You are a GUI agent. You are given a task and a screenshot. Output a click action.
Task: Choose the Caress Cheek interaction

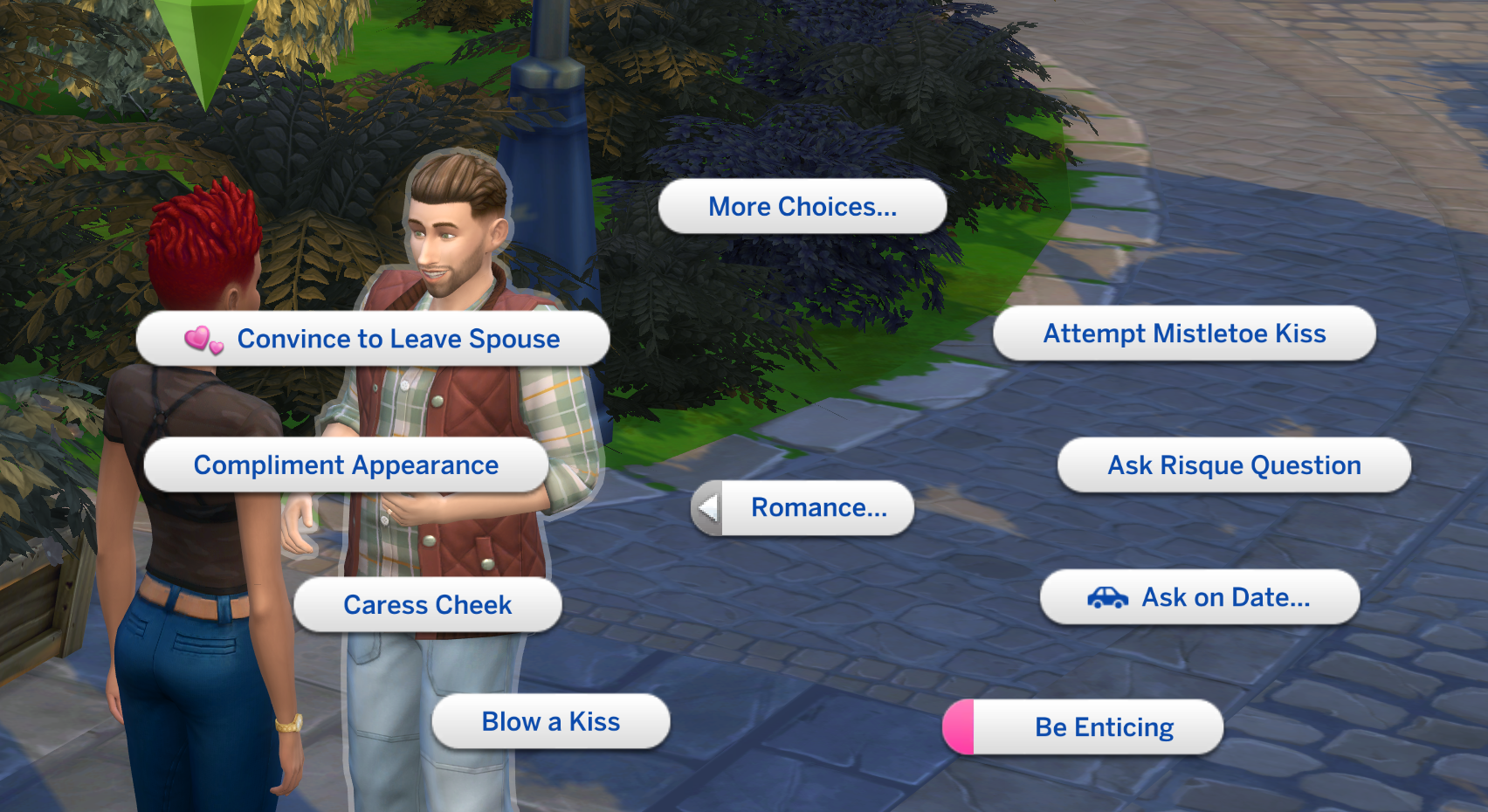[x=428, y=604]
